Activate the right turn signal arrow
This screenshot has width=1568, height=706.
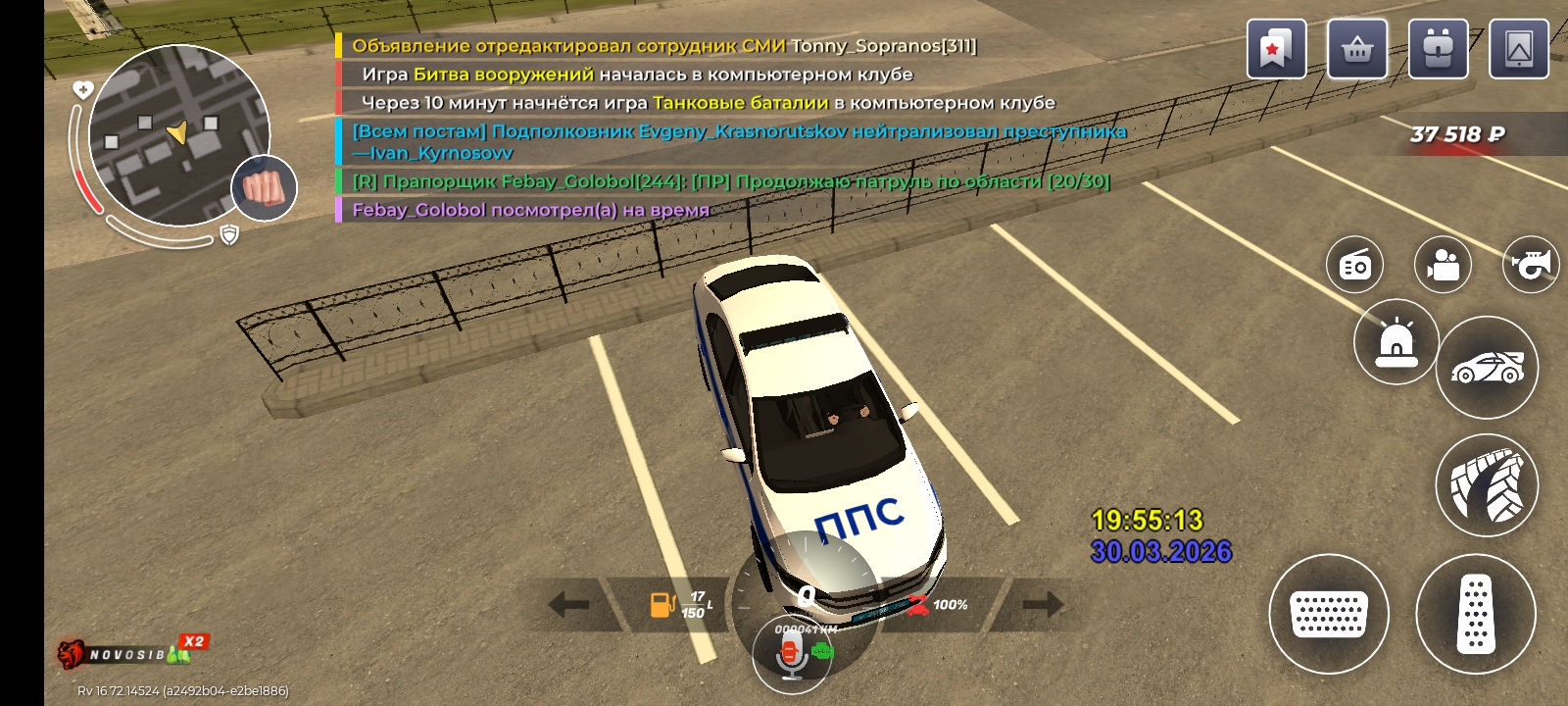[x=1041, y=604]
